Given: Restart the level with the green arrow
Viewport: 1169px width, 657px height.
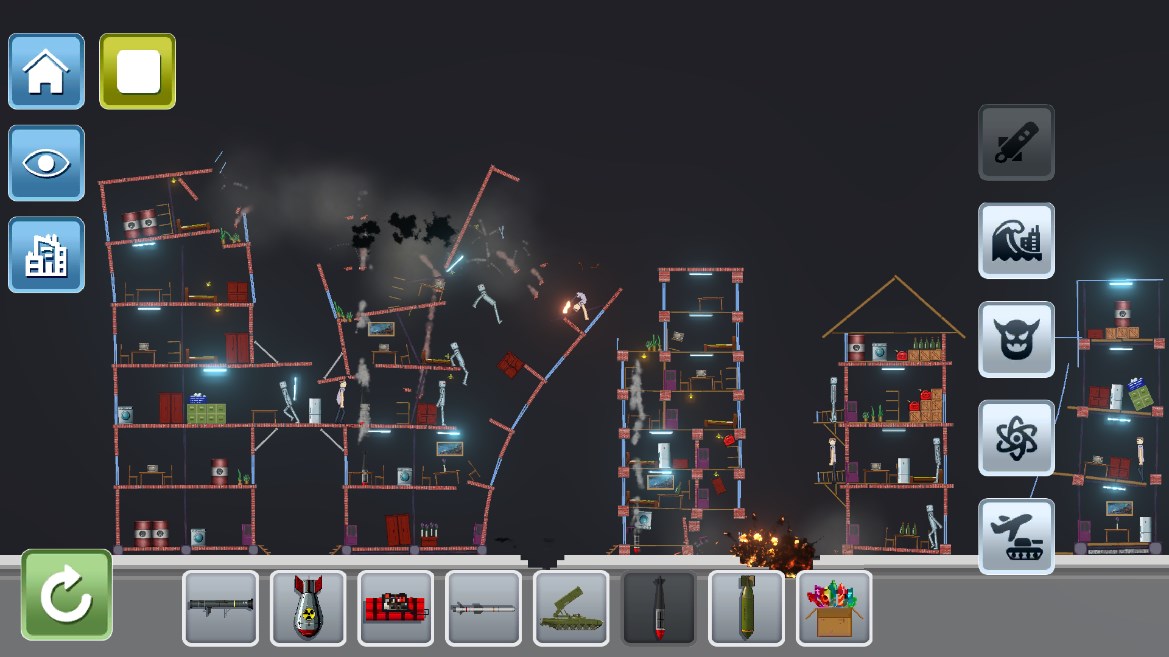Looking at the screenshot, I should (x=66, y=595).
